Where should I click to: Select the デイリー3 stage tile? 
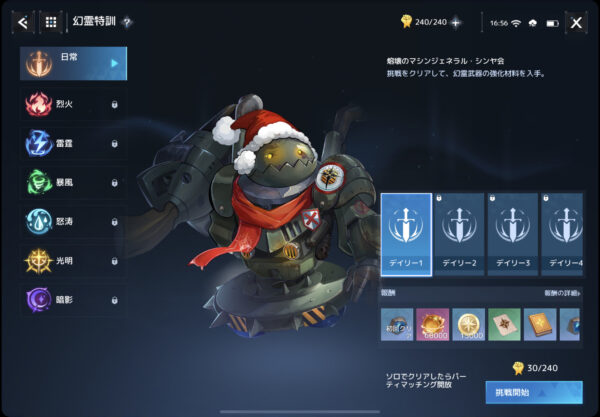pos(512,234)
